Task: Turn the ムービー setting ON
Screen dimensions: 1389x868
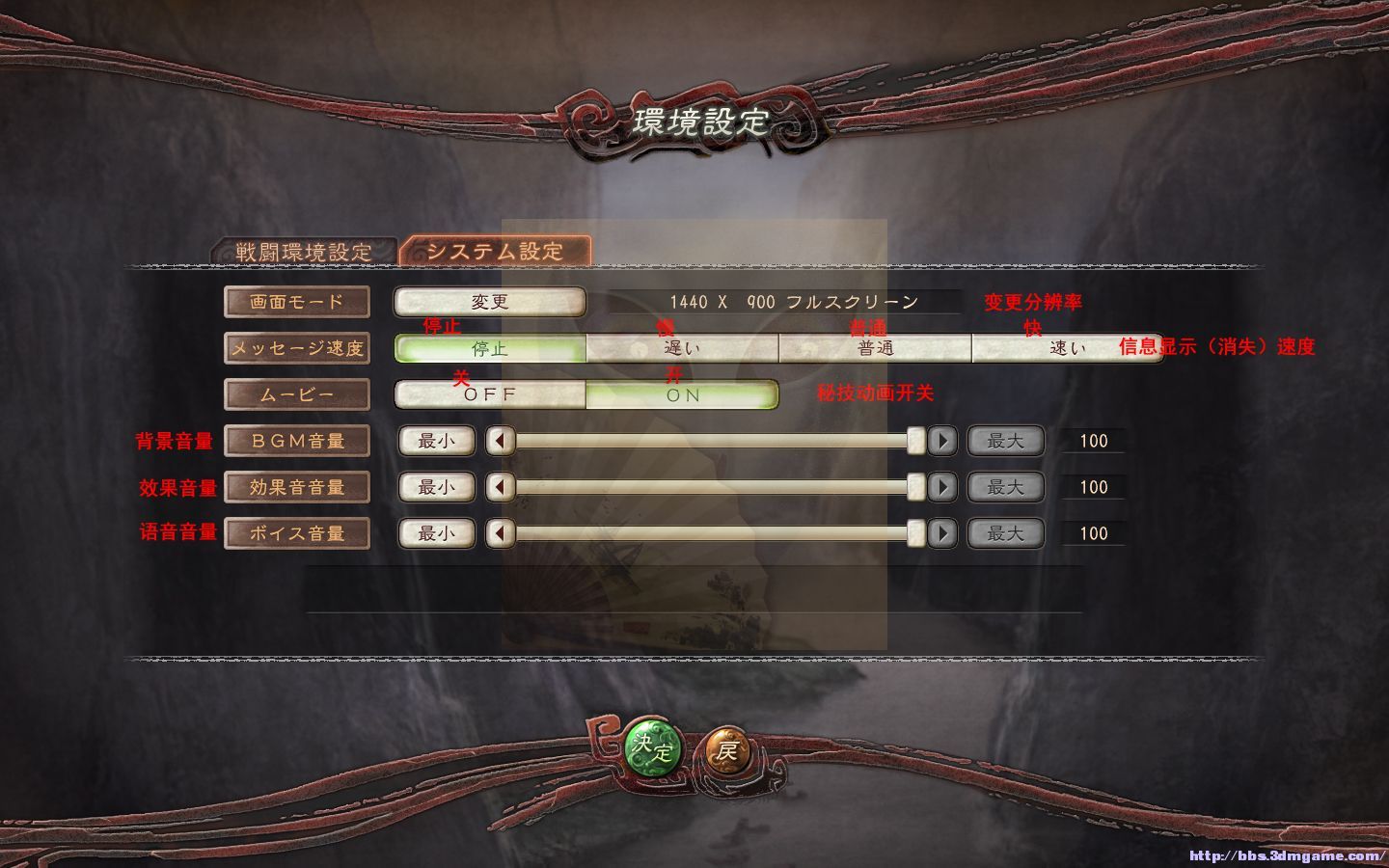Action: click(x=682, y=394)
